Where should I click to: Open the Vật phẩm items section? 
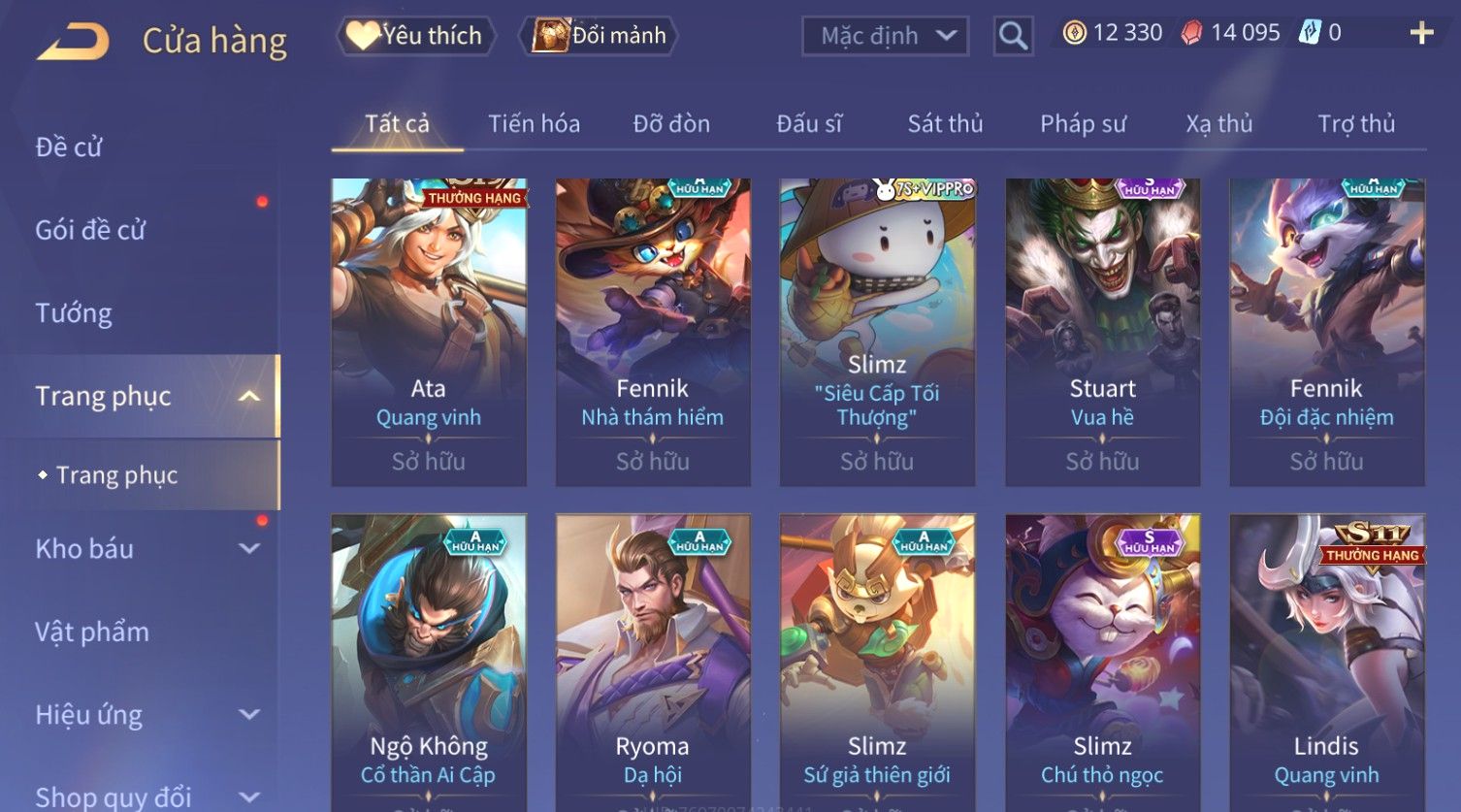[x=92, y=633]
